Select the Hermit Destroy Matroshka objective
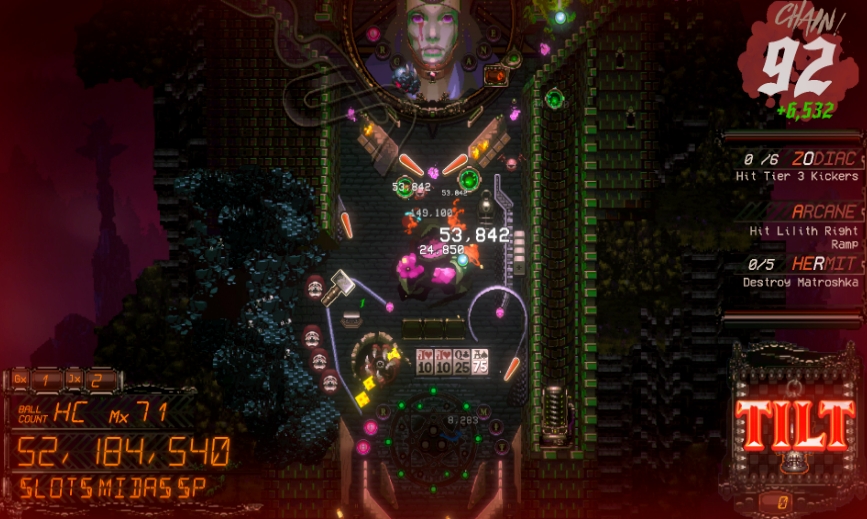The height and width of the screenshot is (519, 867). click(800, 272)
